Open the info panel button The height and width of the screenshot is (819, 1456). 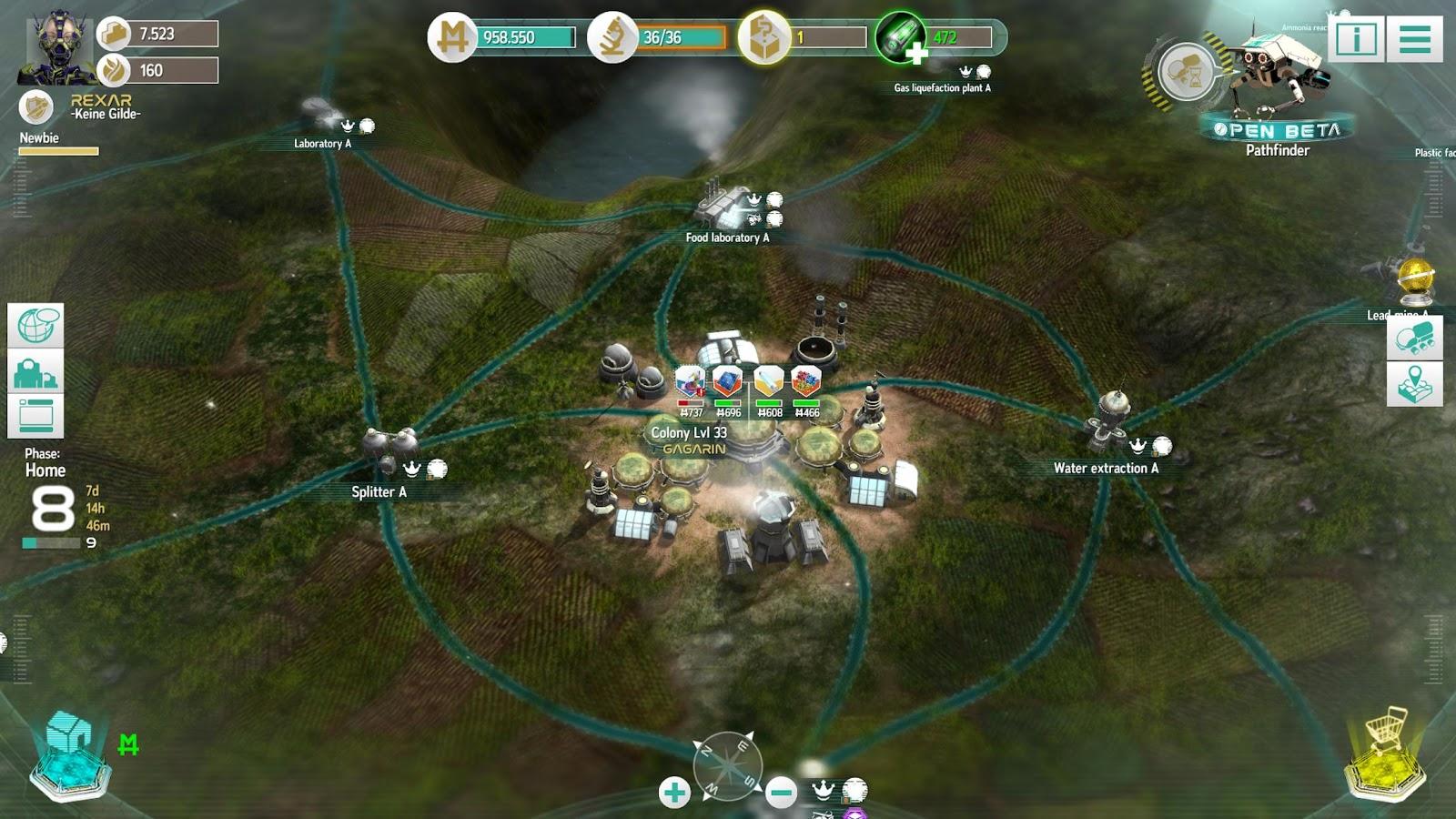pyautogui.click(x=1356, y=39)
